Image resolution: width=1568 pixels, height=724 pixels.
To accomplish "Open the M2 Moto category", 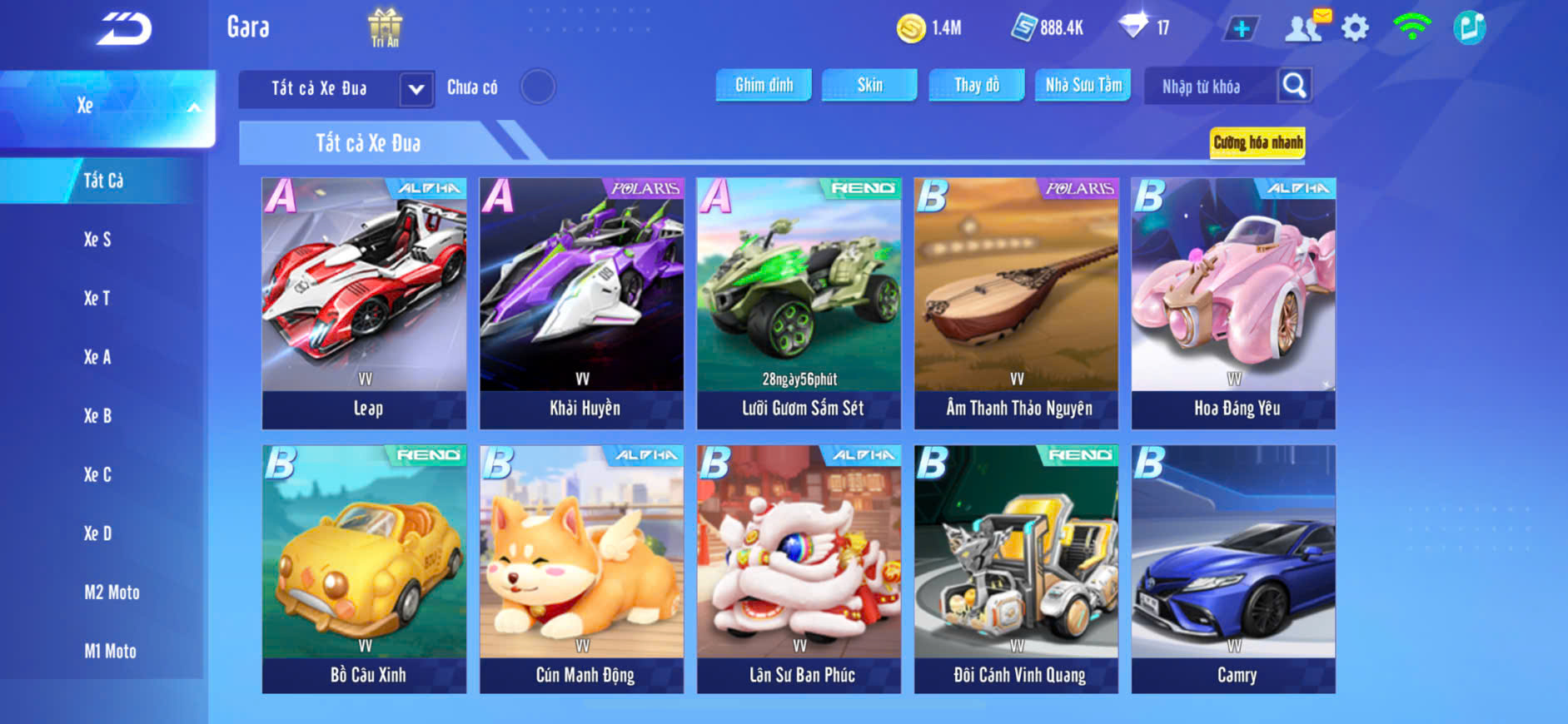I will 112,593.
